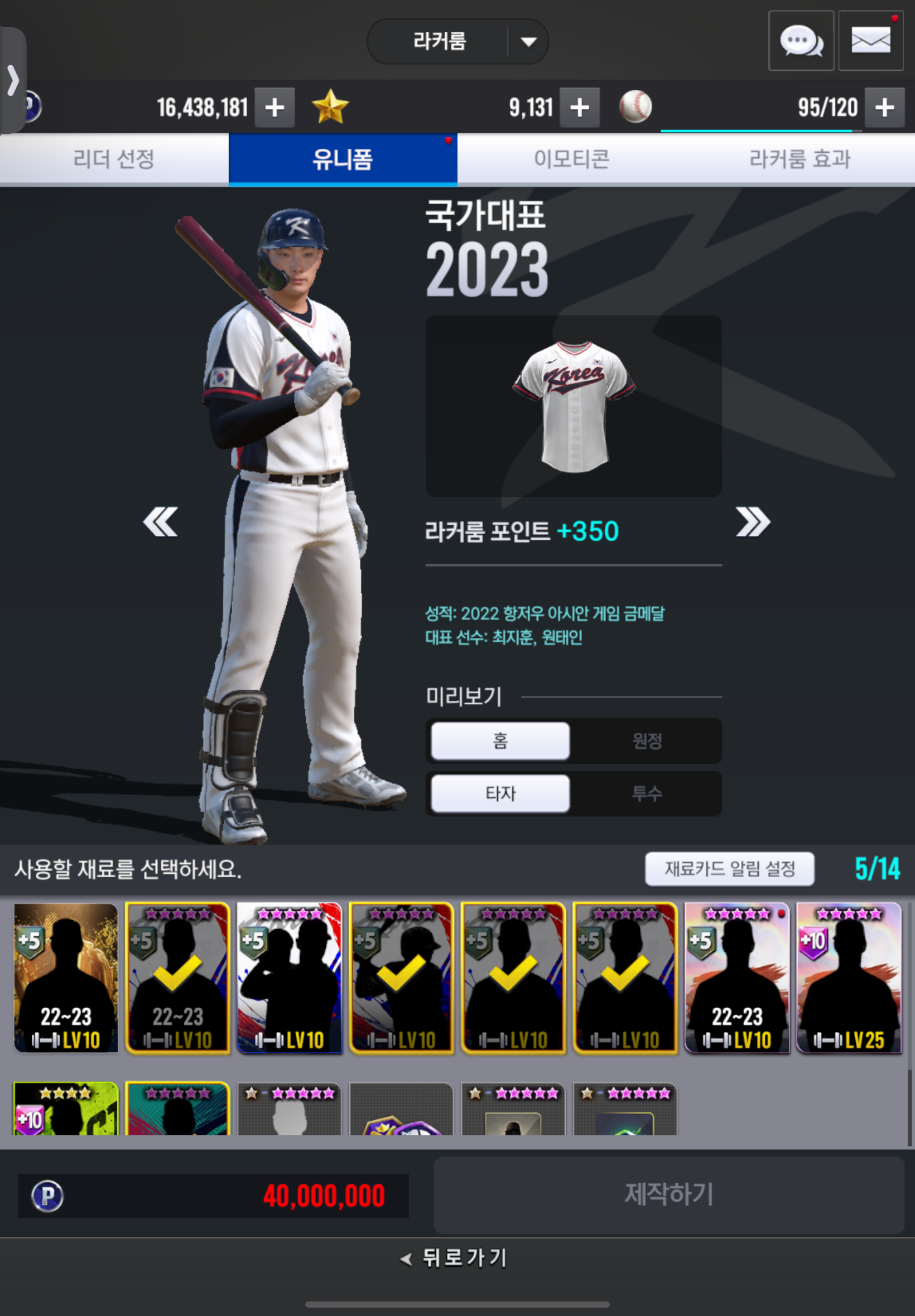Preview the 투수 pitcher model
This screenshot has height=1316, width=915.
click(x=647, y=794)
